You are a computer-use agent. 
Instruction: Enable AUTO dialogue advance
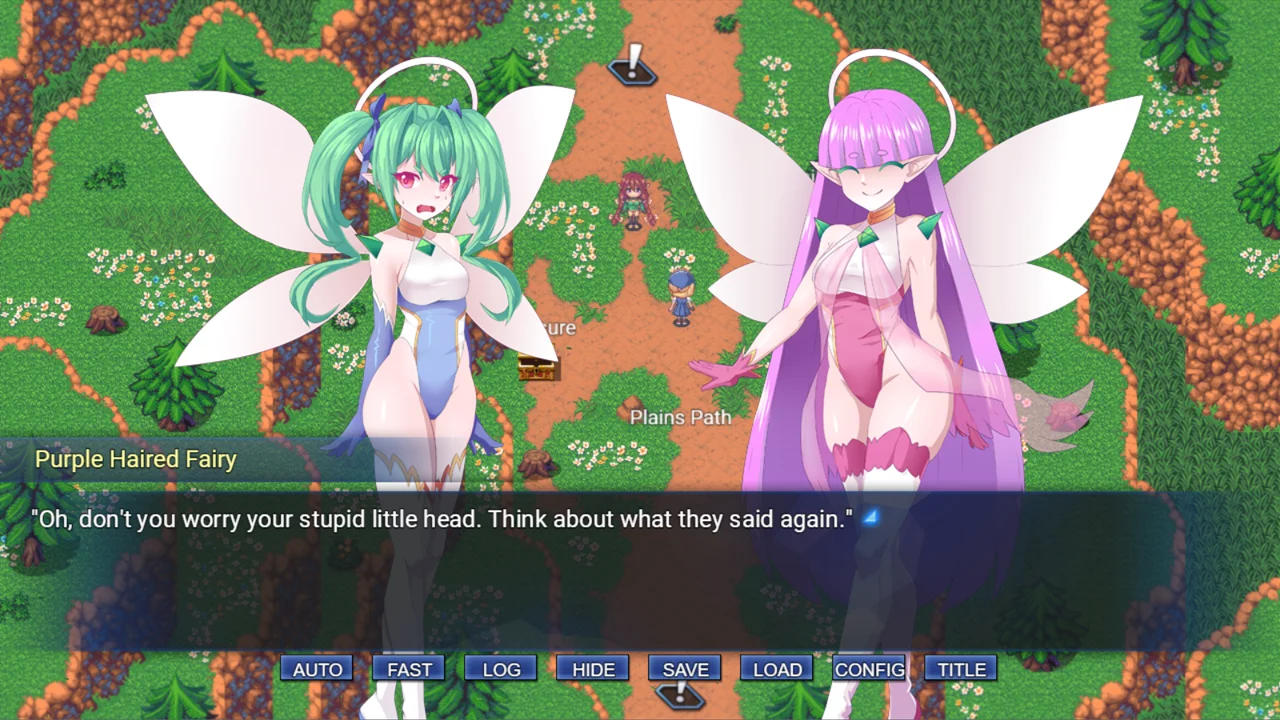click(317, 669)
